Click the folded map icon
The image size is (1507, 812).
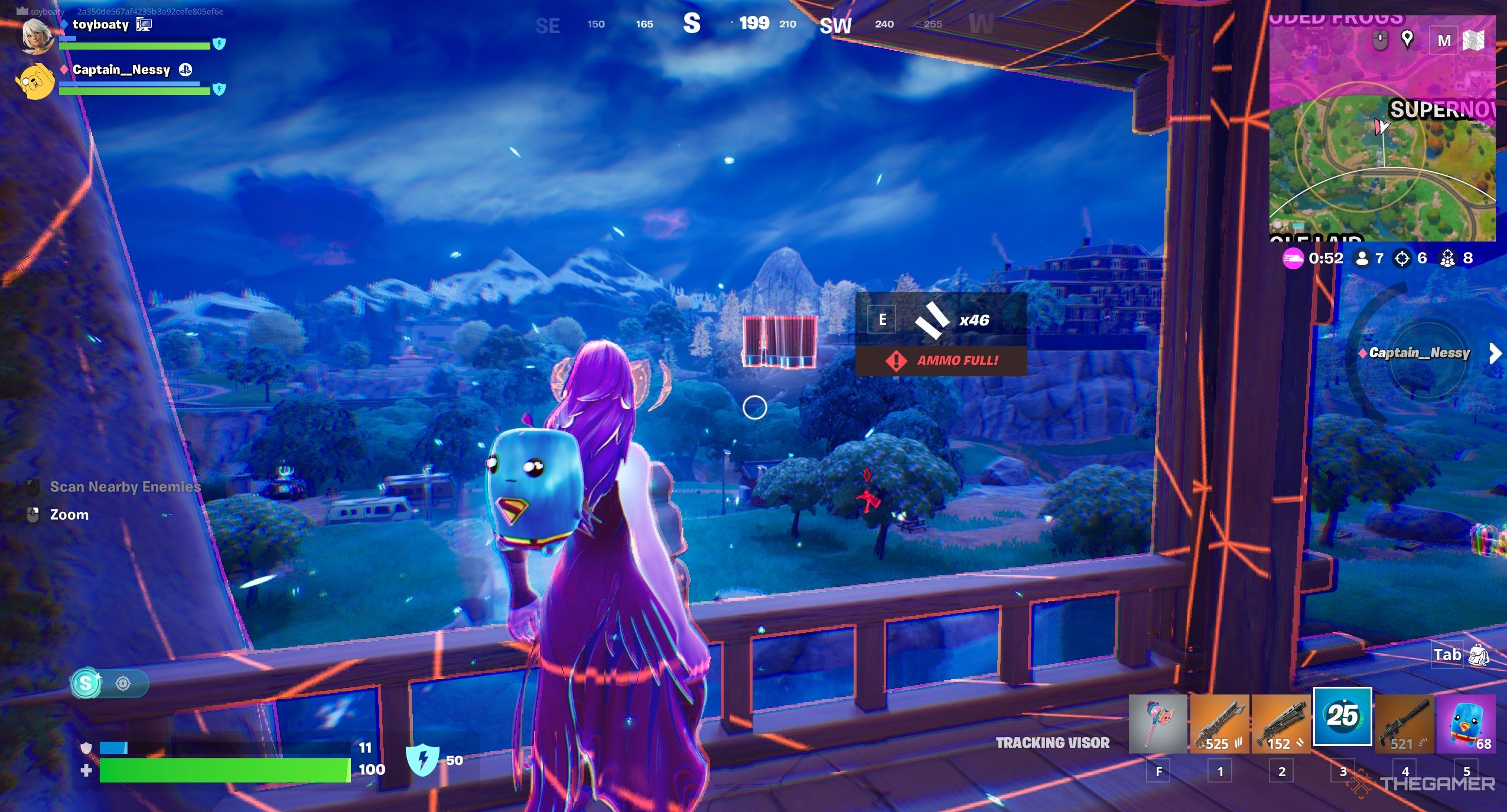click(x=1474, y=40)
